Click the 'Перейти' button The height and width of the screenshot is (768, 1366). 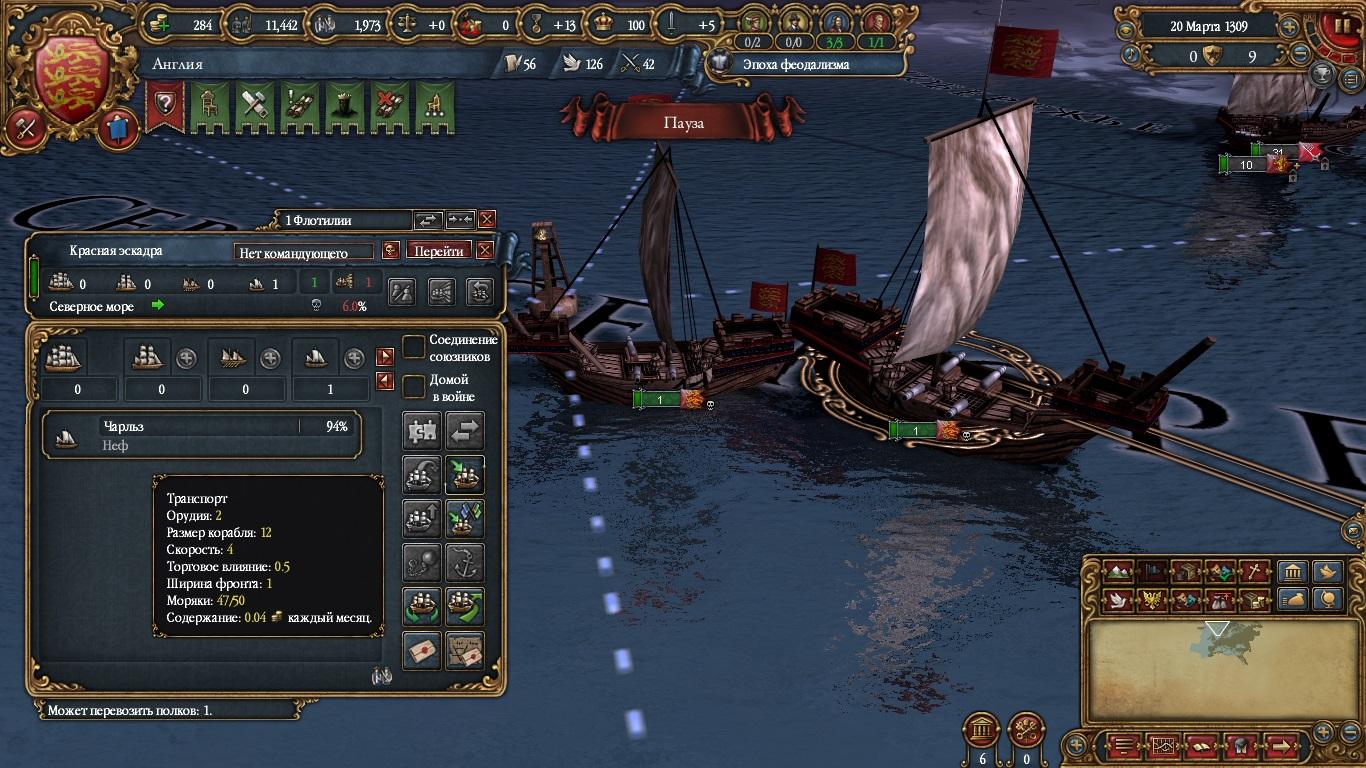[438, 250]
